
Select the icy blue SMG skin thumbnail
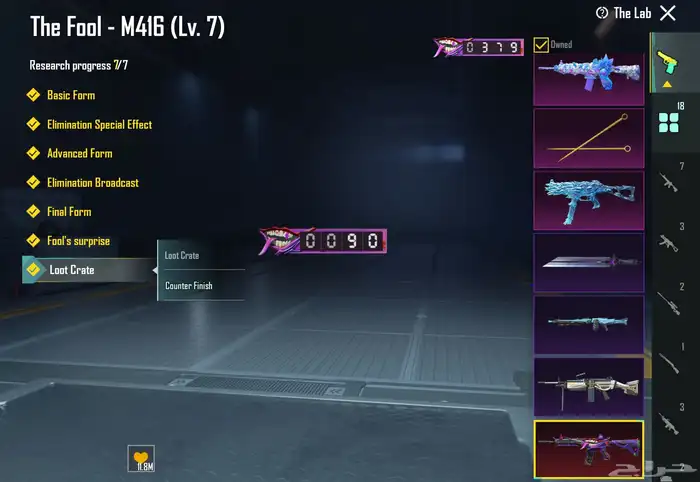tap(588, 200)
